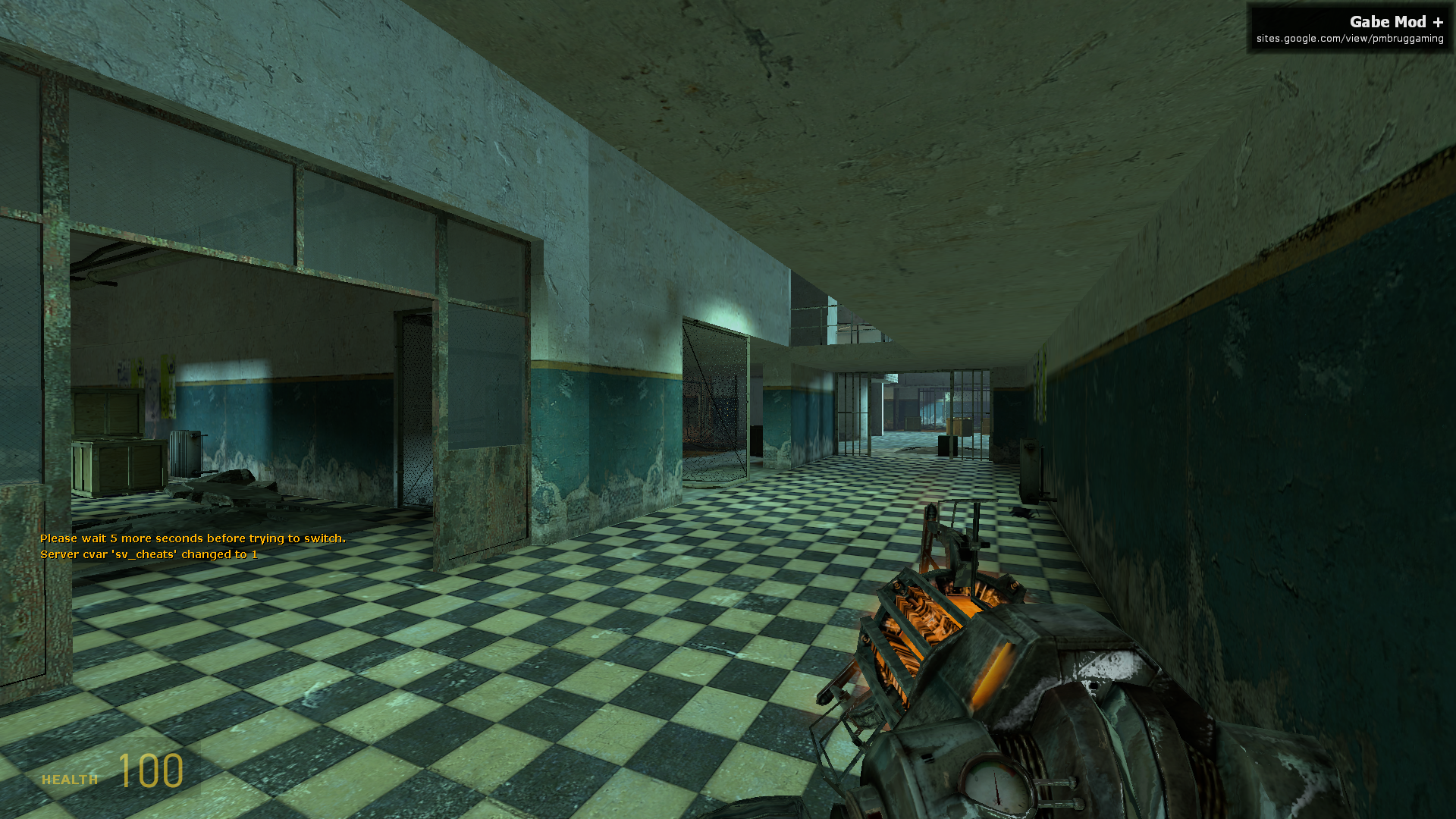The width and height of the screenshot is (1456, 819).
Task: Click the Gabe Mod + banner
Action: pos(1349,29)
